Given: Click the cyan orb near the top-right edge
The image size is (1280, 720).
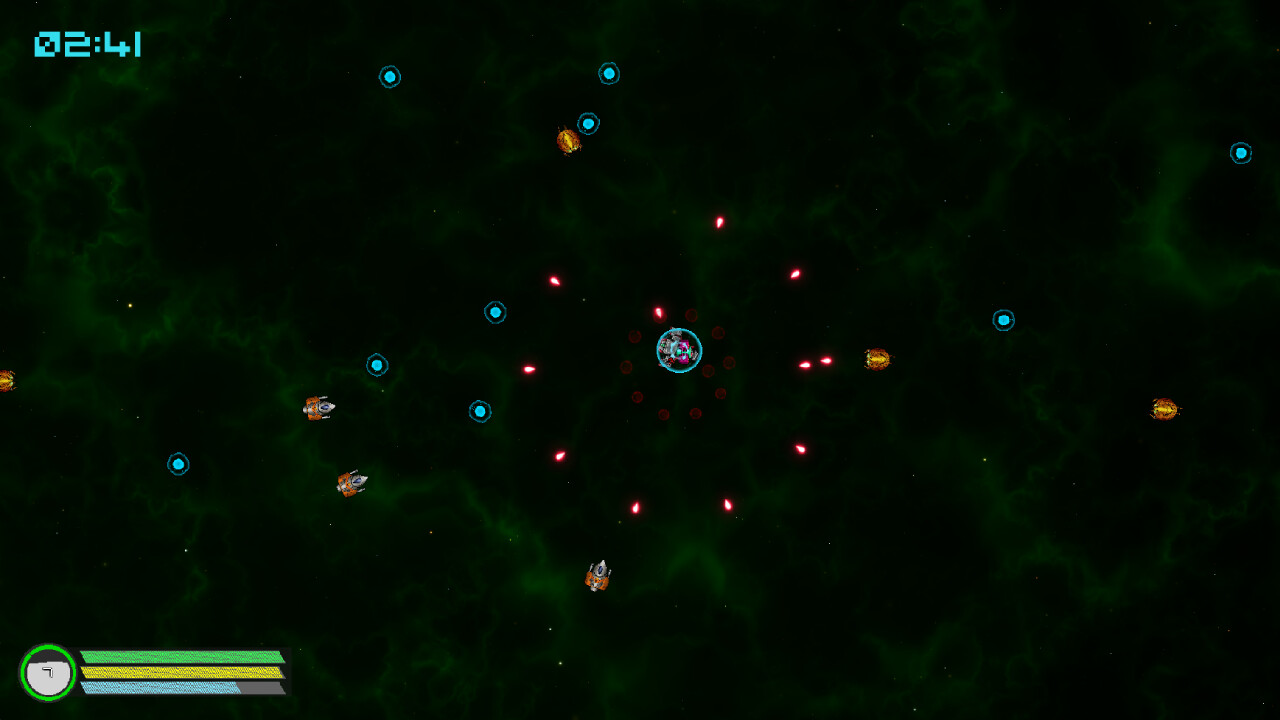Looking at the screenshot, I should click(1240, 153).
